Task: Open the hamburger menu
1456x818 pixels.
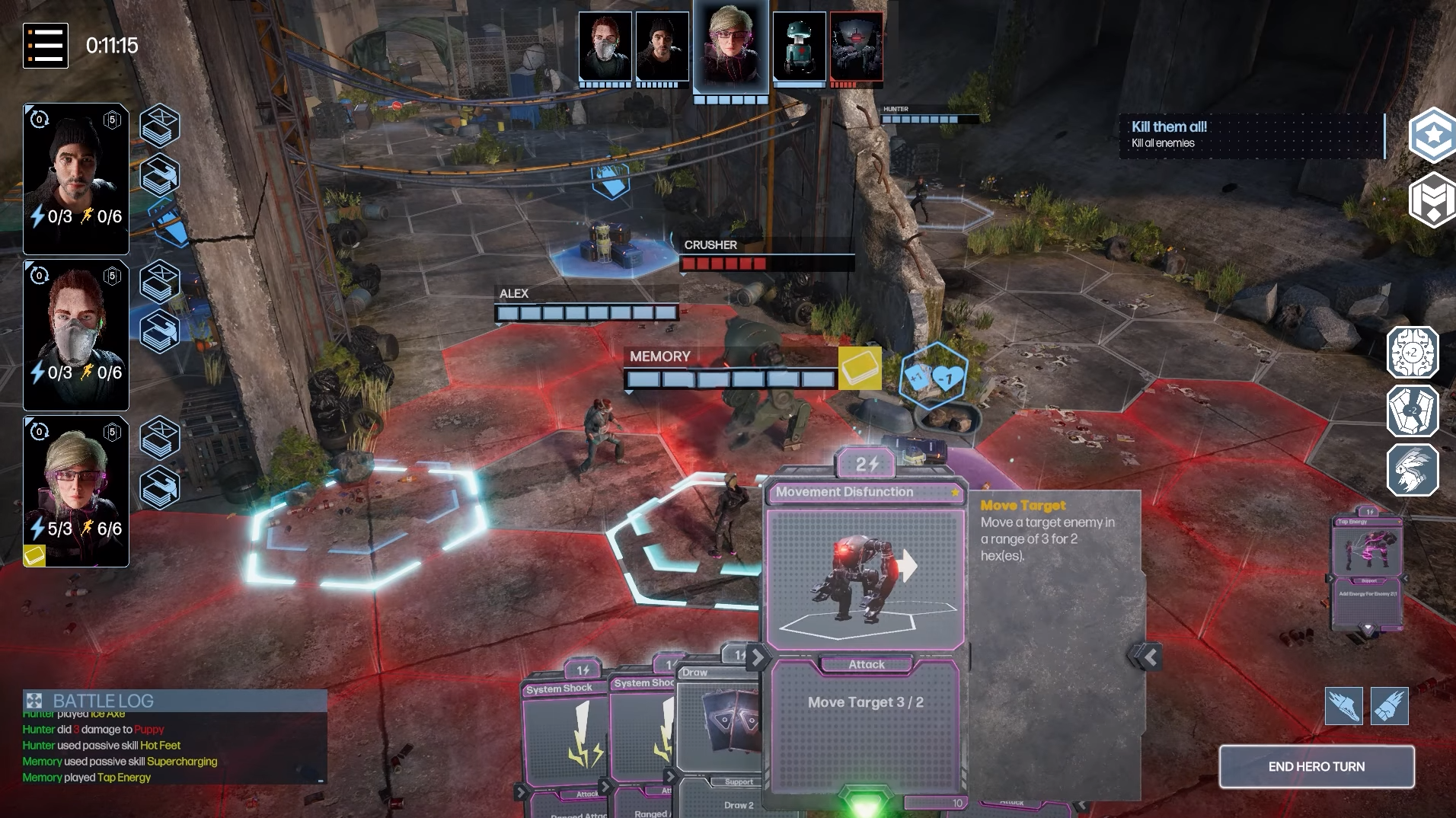Action: click(x=46, y=46)
